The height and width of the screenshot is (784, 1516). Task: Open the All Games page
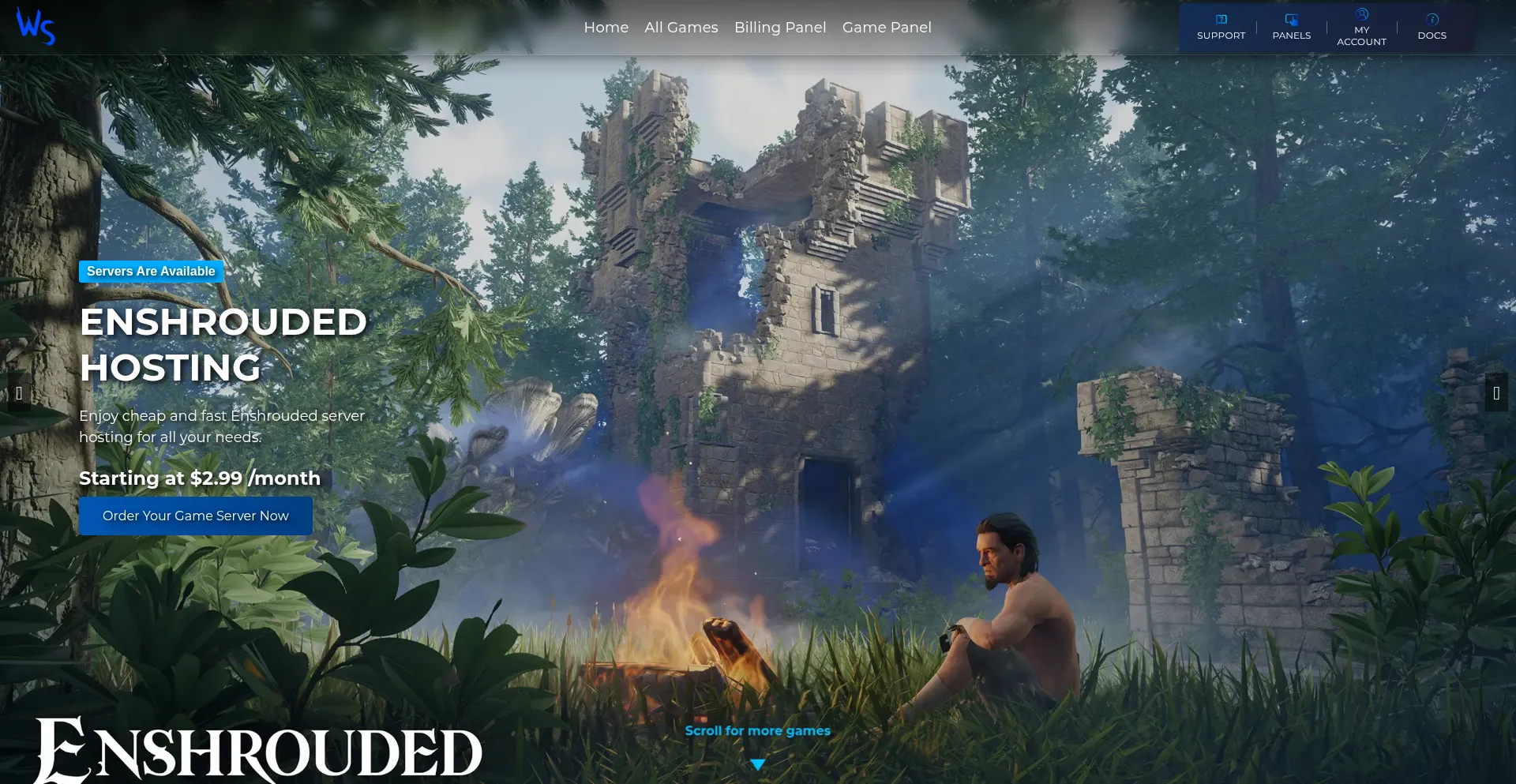tap(681, 28)
